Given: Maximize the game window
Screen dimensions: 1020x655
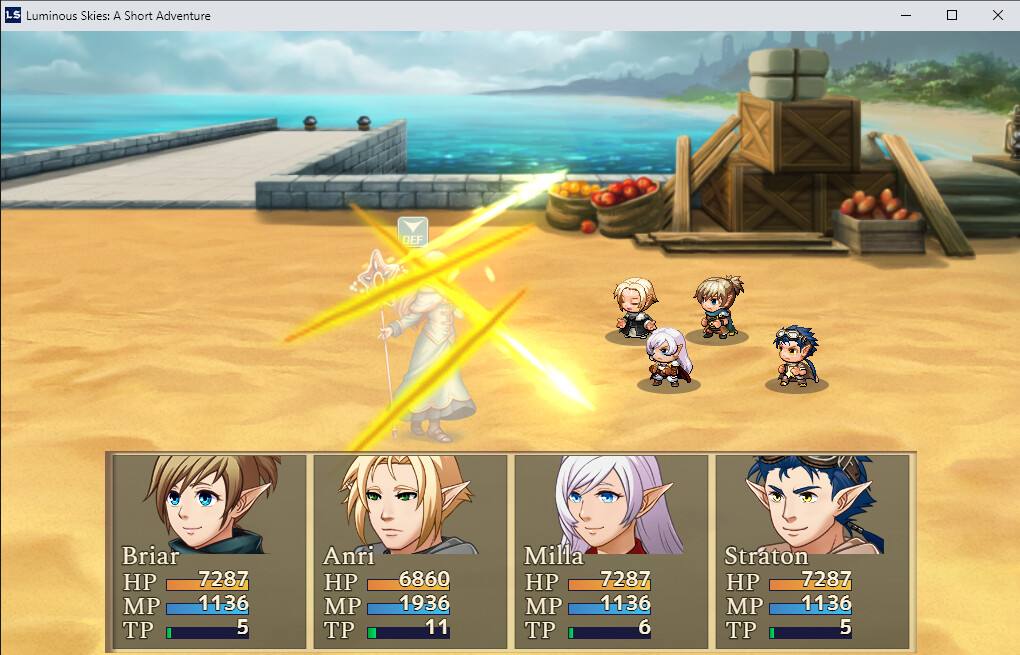Looking at the screenshot, I should [x=952, y=15].
